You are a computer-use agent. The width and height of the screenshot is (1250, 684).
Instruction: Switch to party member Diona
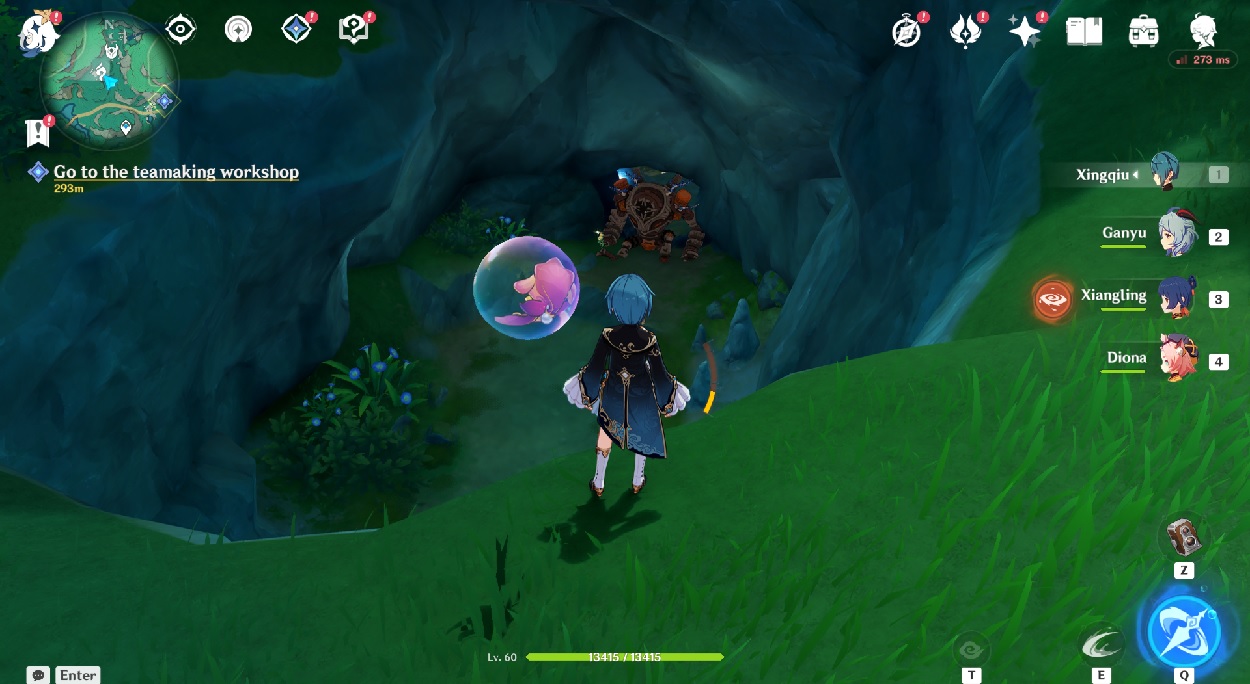click(x=1177, y=358)
